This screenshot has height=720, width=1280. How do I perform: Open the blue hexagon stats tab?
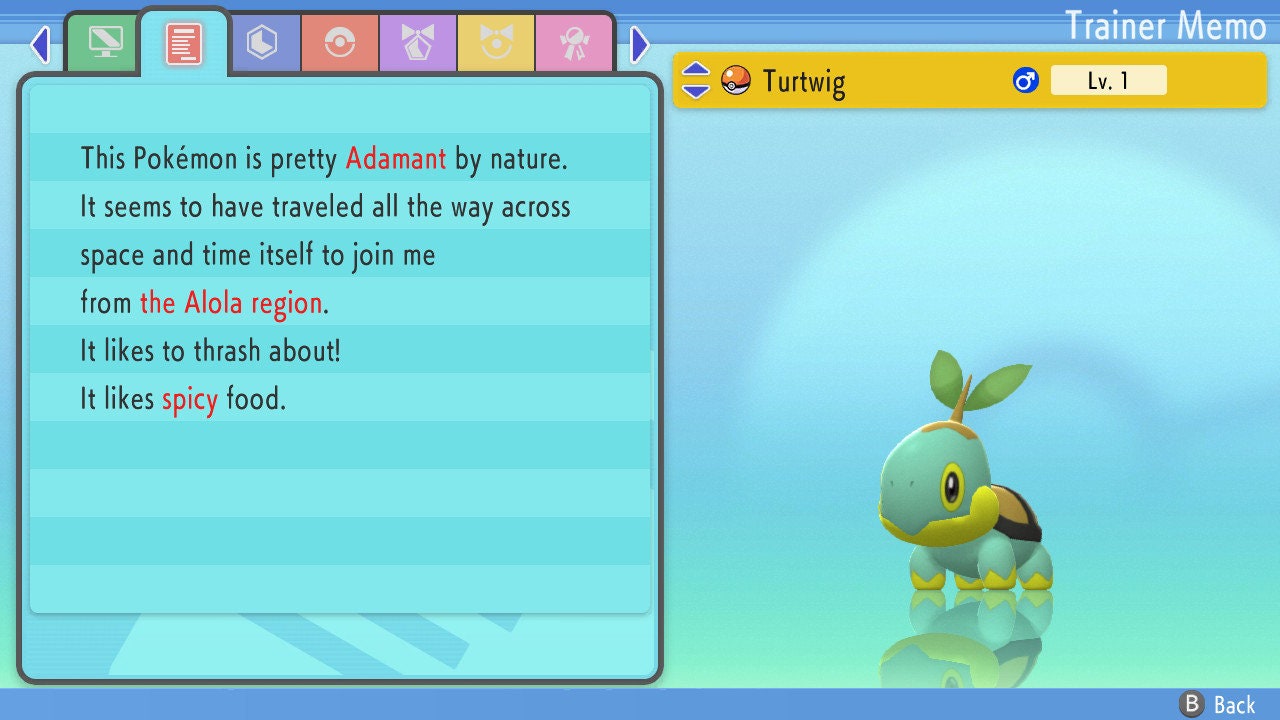pyautogui.click(x=262, y=43)
